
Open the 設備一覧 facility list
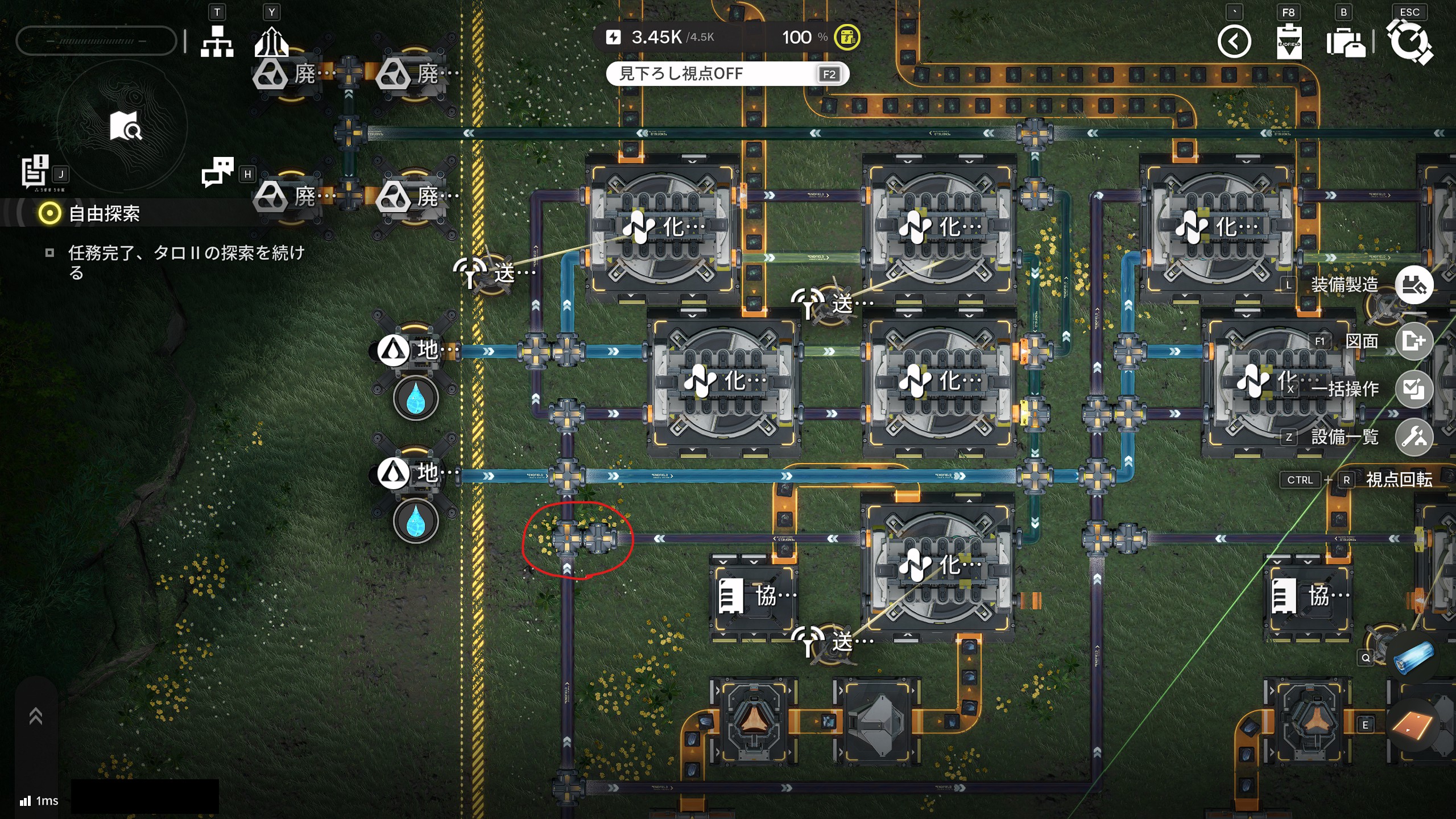click(1414, 437)
